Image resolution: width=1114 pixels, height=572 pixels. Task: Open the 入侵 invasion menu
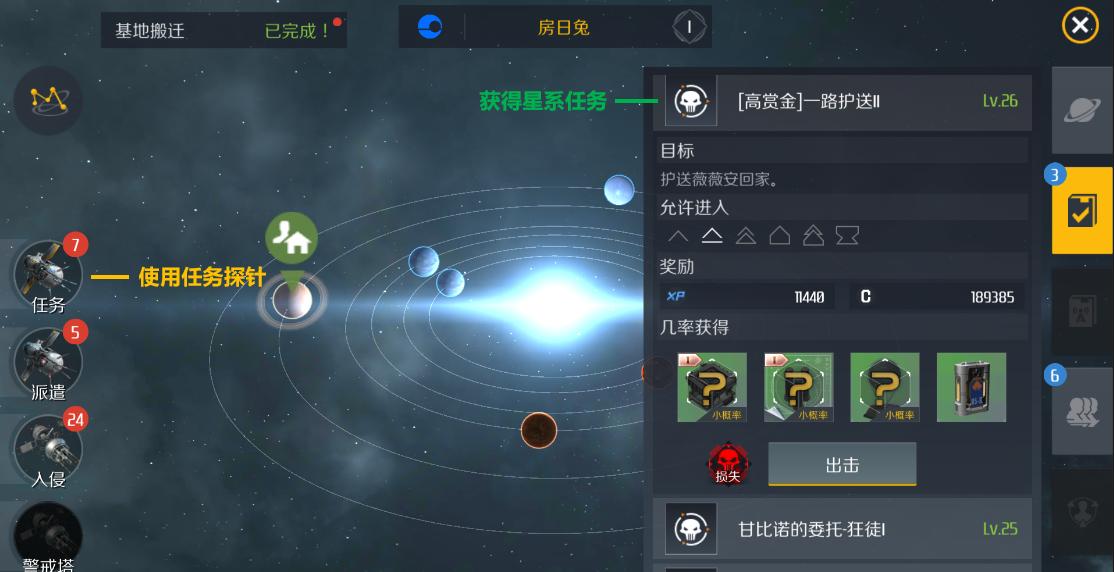(47, 448)
